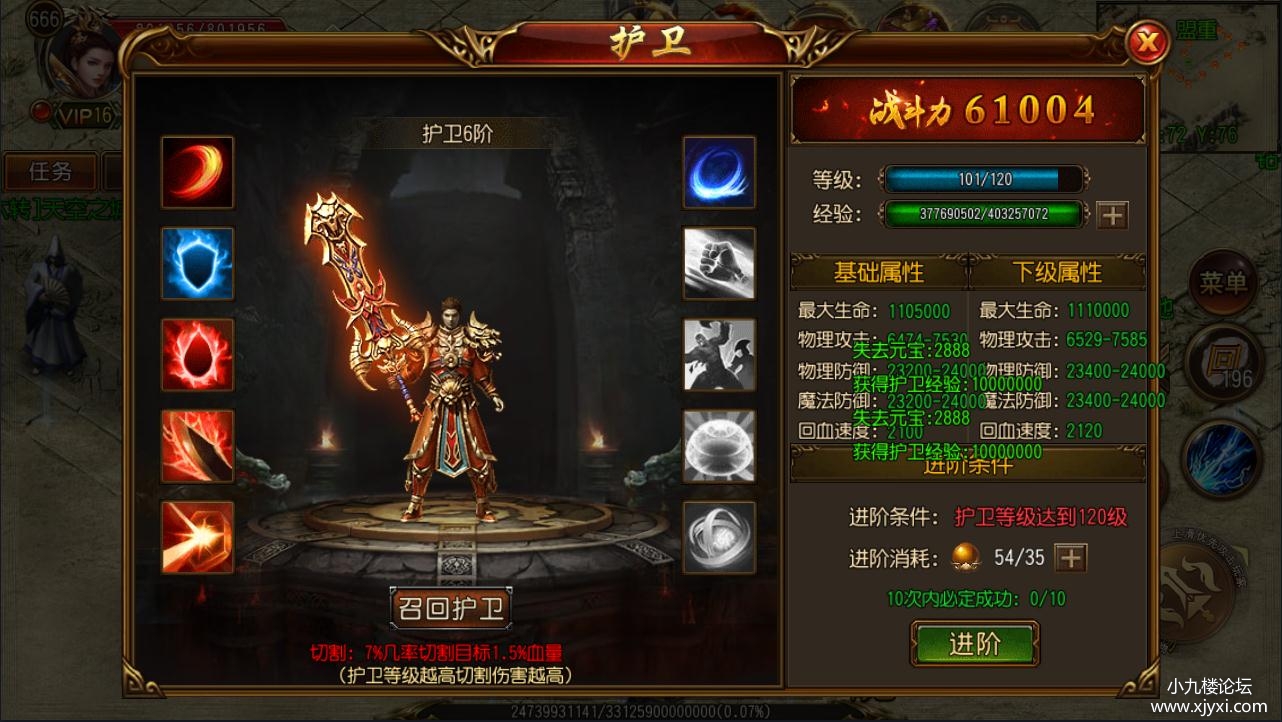Click the 进阶 advance button
Image resolution: width=1282 pixels, height=722 pixels.
point(974,644)
